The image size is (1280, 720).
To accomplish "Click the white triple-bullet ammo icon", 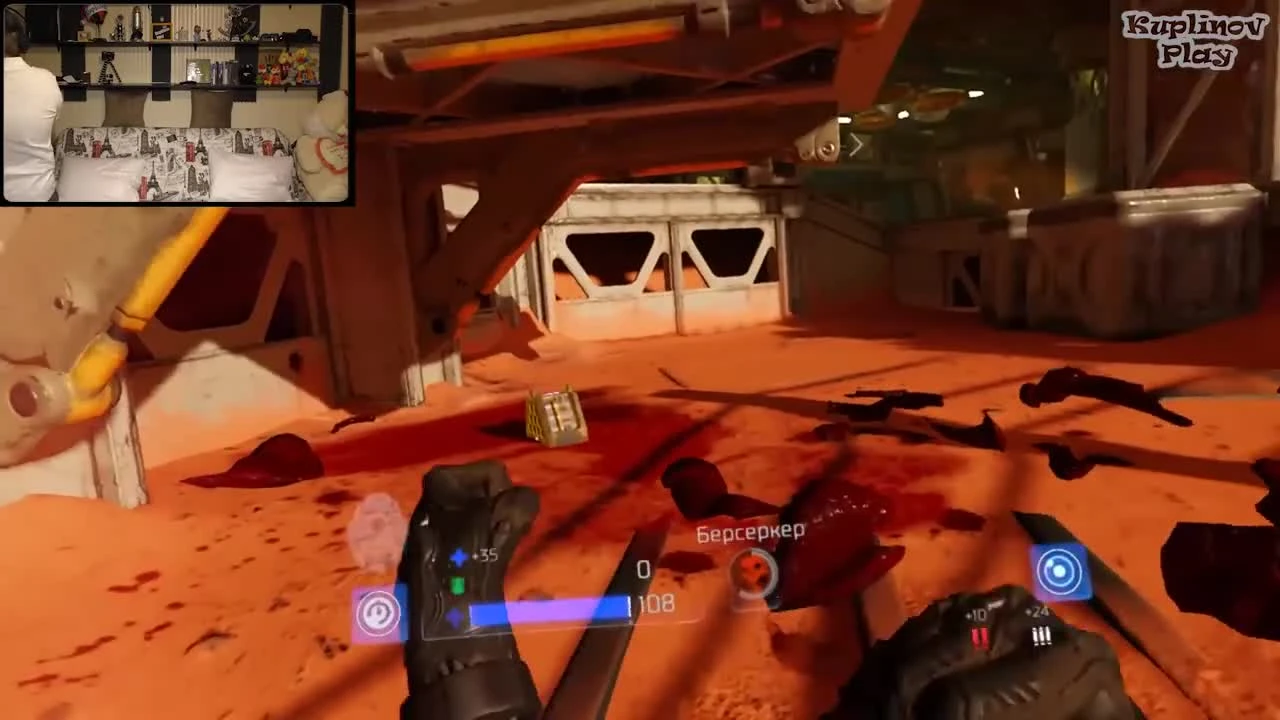I will [x=1040, y=635].
